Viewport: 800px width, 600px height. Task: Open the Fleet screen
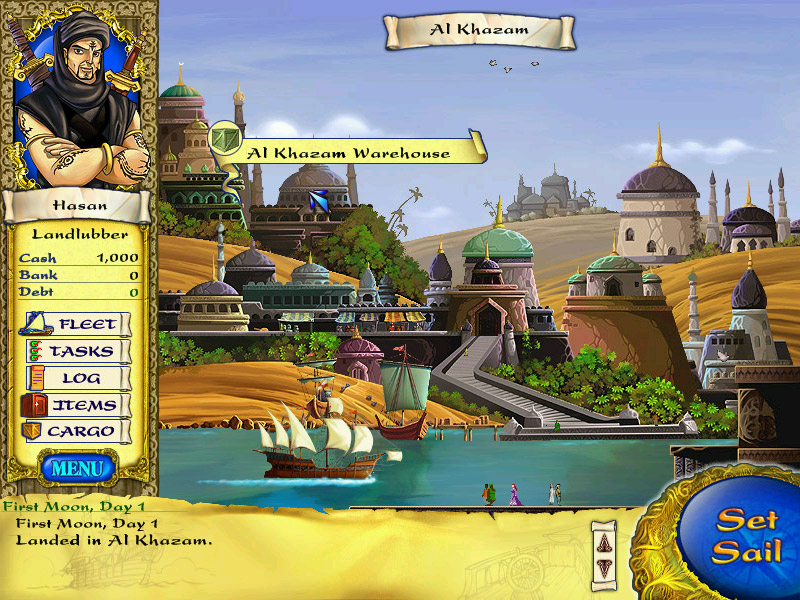tap(76, 324)
